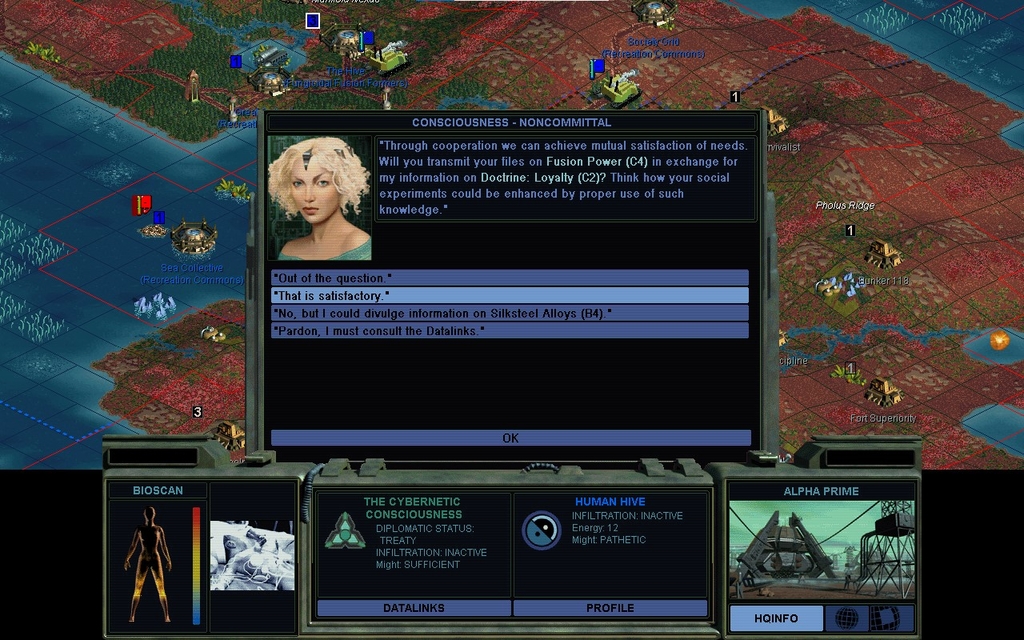
Task: Click the Consciousness leader portrait
Action: tap(319, 197)
